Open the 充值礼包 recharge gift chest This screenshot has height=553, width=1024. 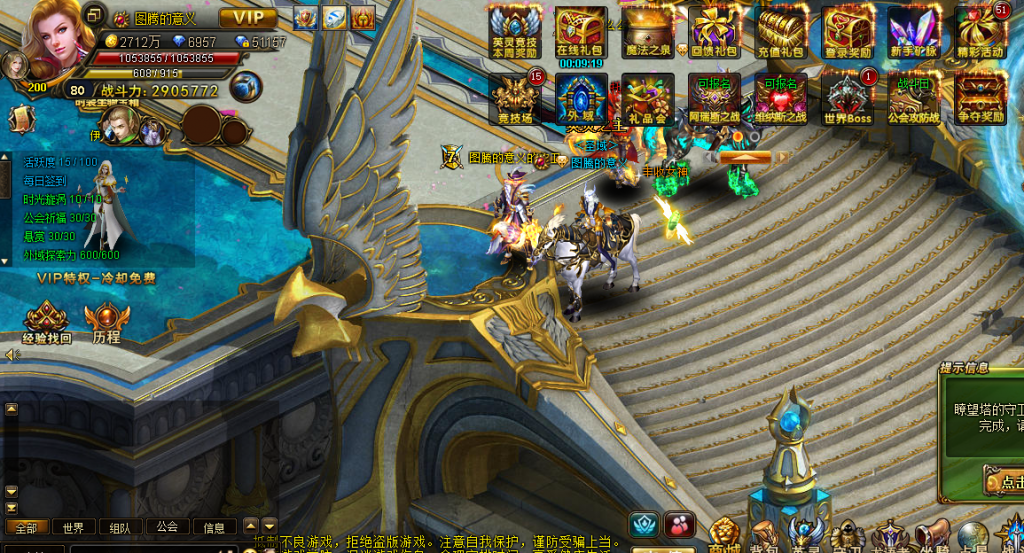[781, 32]
